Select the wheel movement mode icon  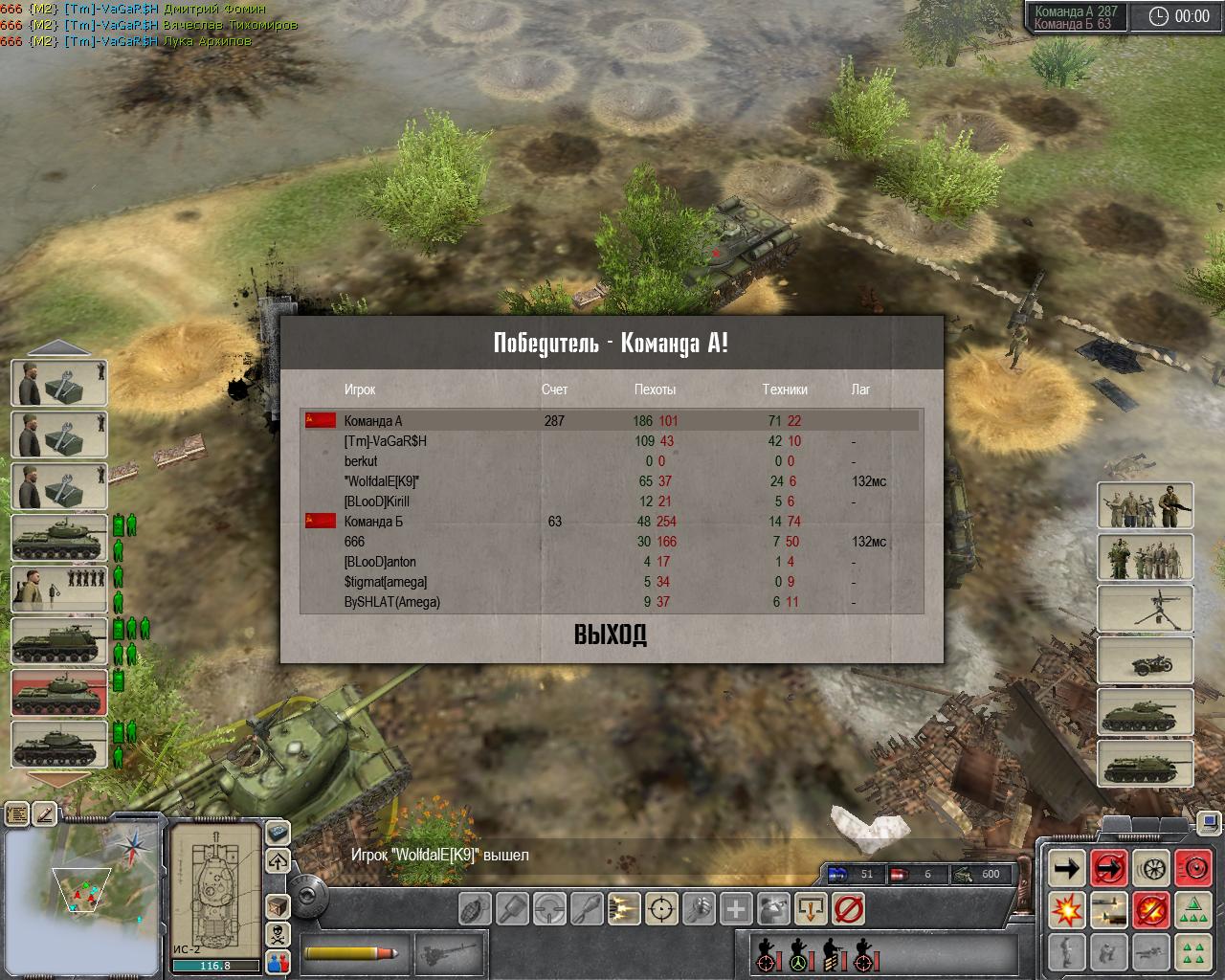tap(1152, 869)
